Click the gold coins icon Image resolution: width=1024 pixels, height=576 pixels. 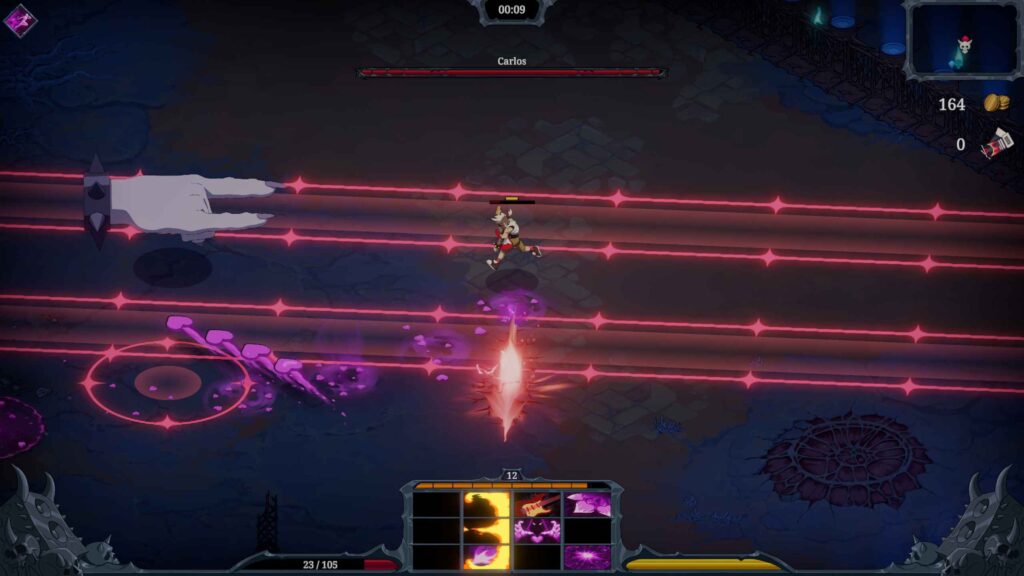point(995,104)
